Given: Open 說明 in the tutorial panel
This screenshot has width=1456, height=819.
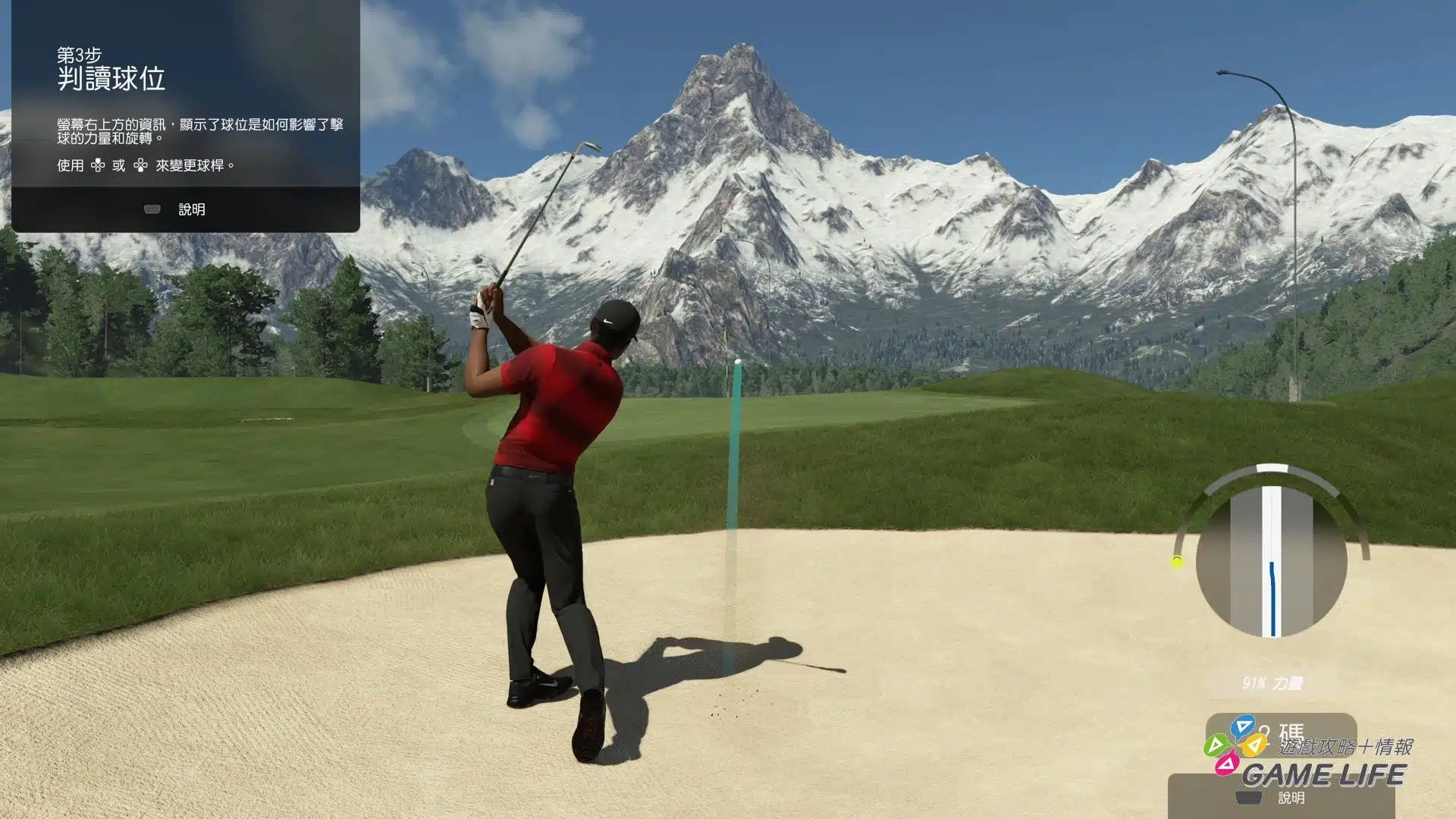Looking at the screenshot, I should click(176, 209).
